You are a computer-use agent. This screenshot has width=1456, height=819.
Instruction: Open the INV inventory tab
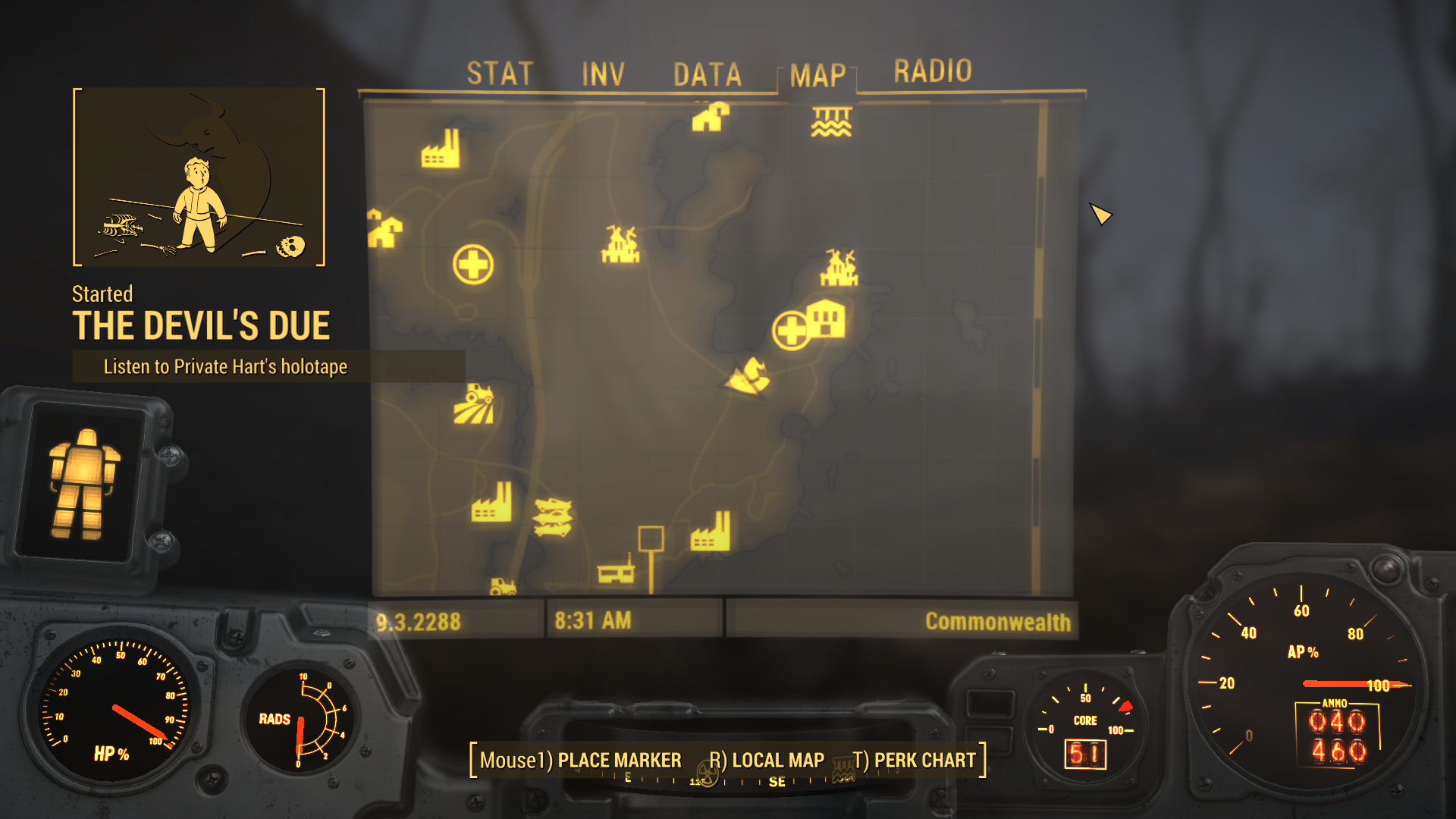point(603,74)
